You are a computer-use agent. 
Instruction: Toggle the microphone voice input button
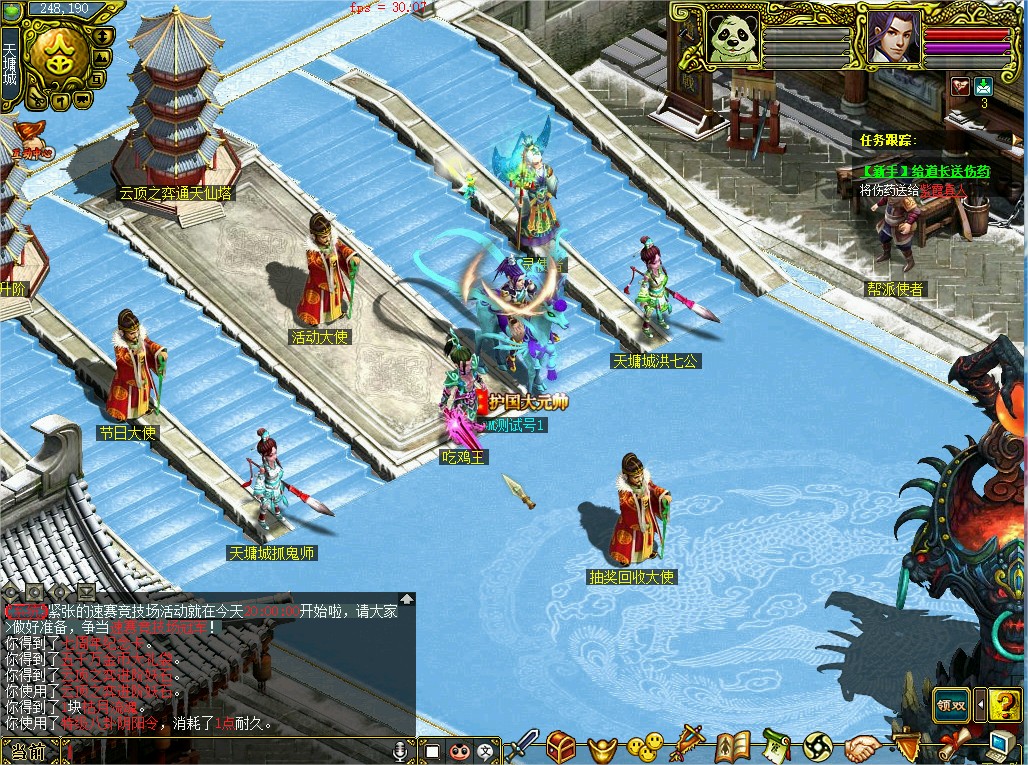[x=401, y=750]
